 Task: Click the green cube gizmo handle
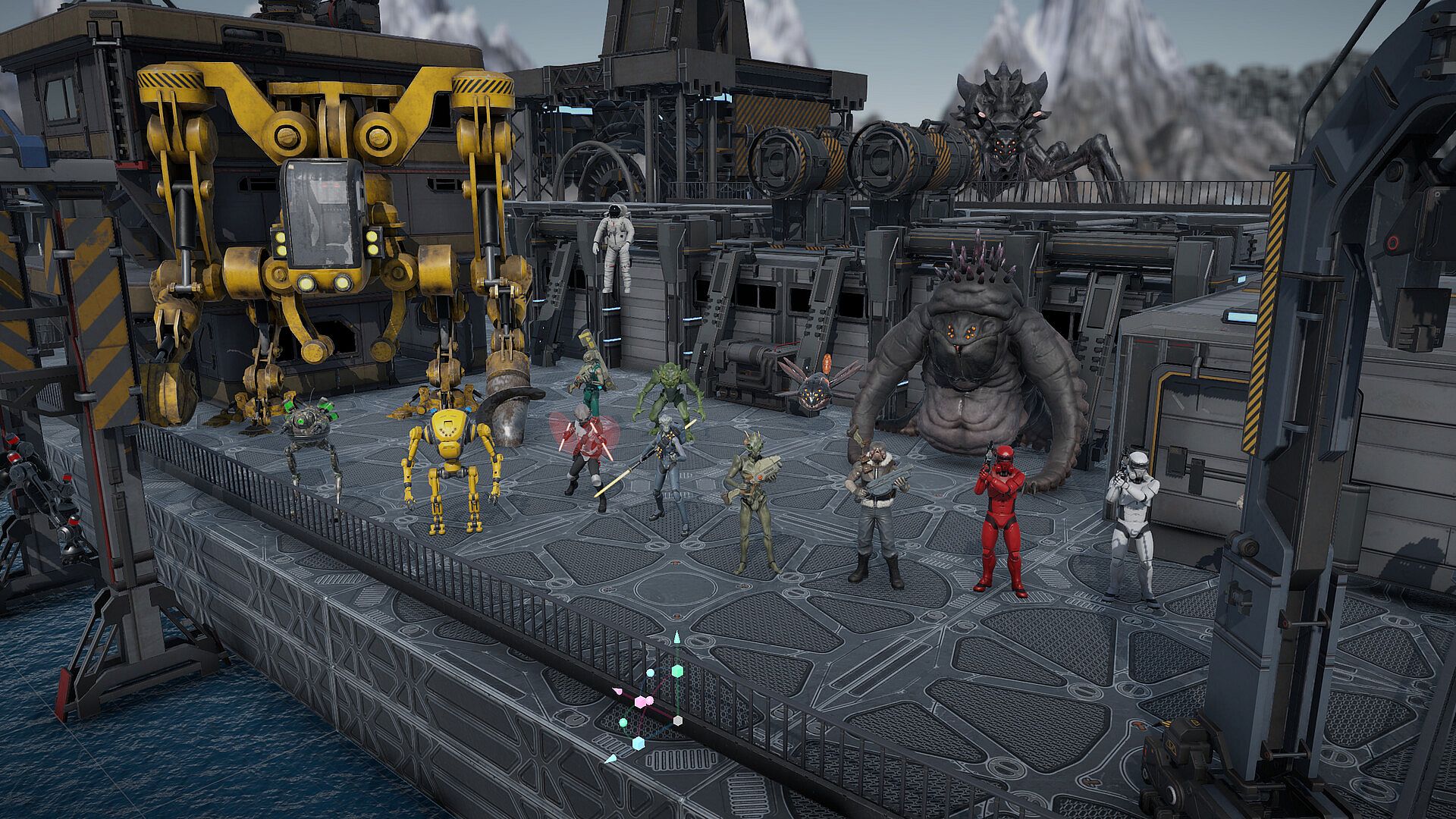[x=677, y=671]
